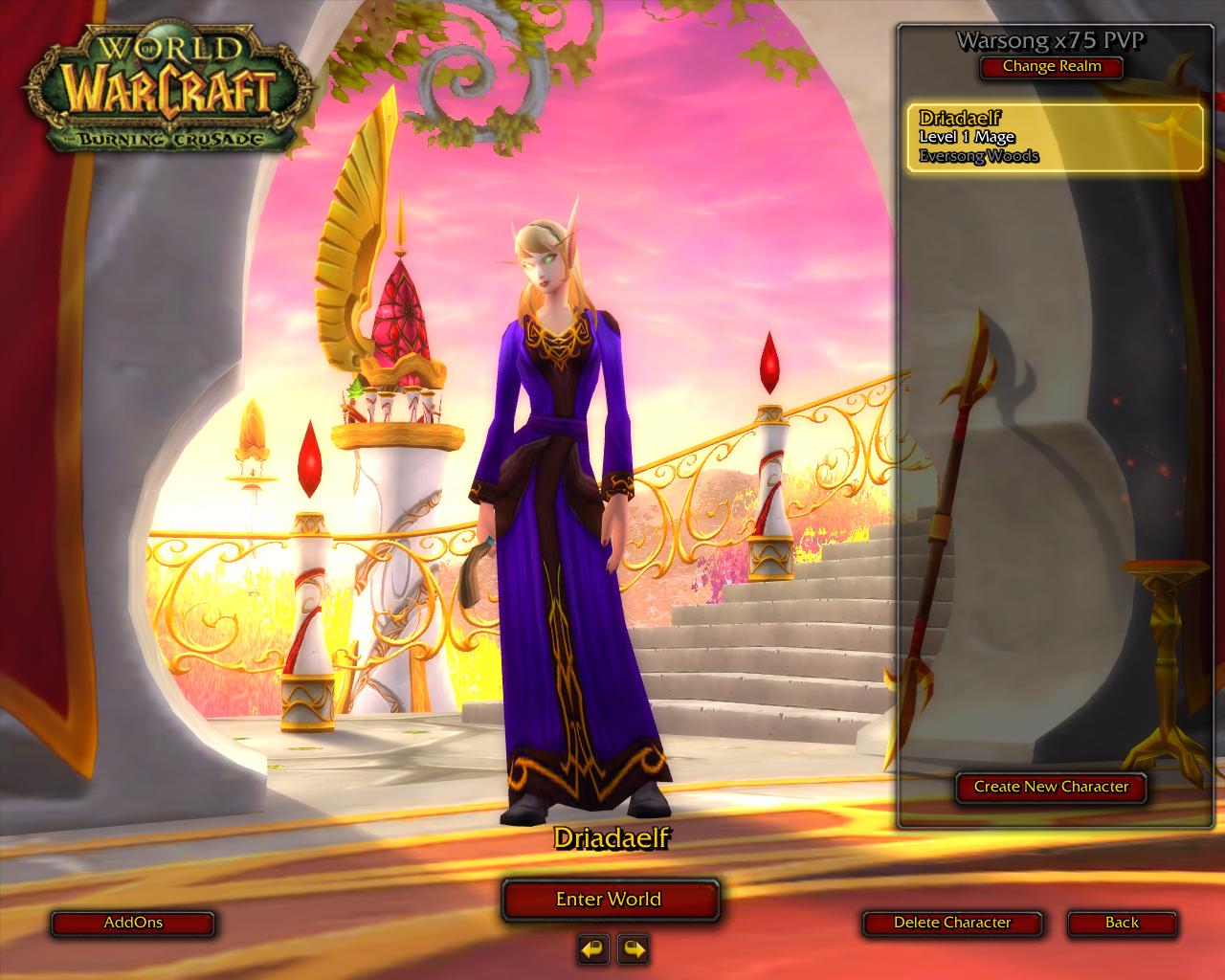
Task: Rotate character with the left arrow button
Action: point(592,949)
